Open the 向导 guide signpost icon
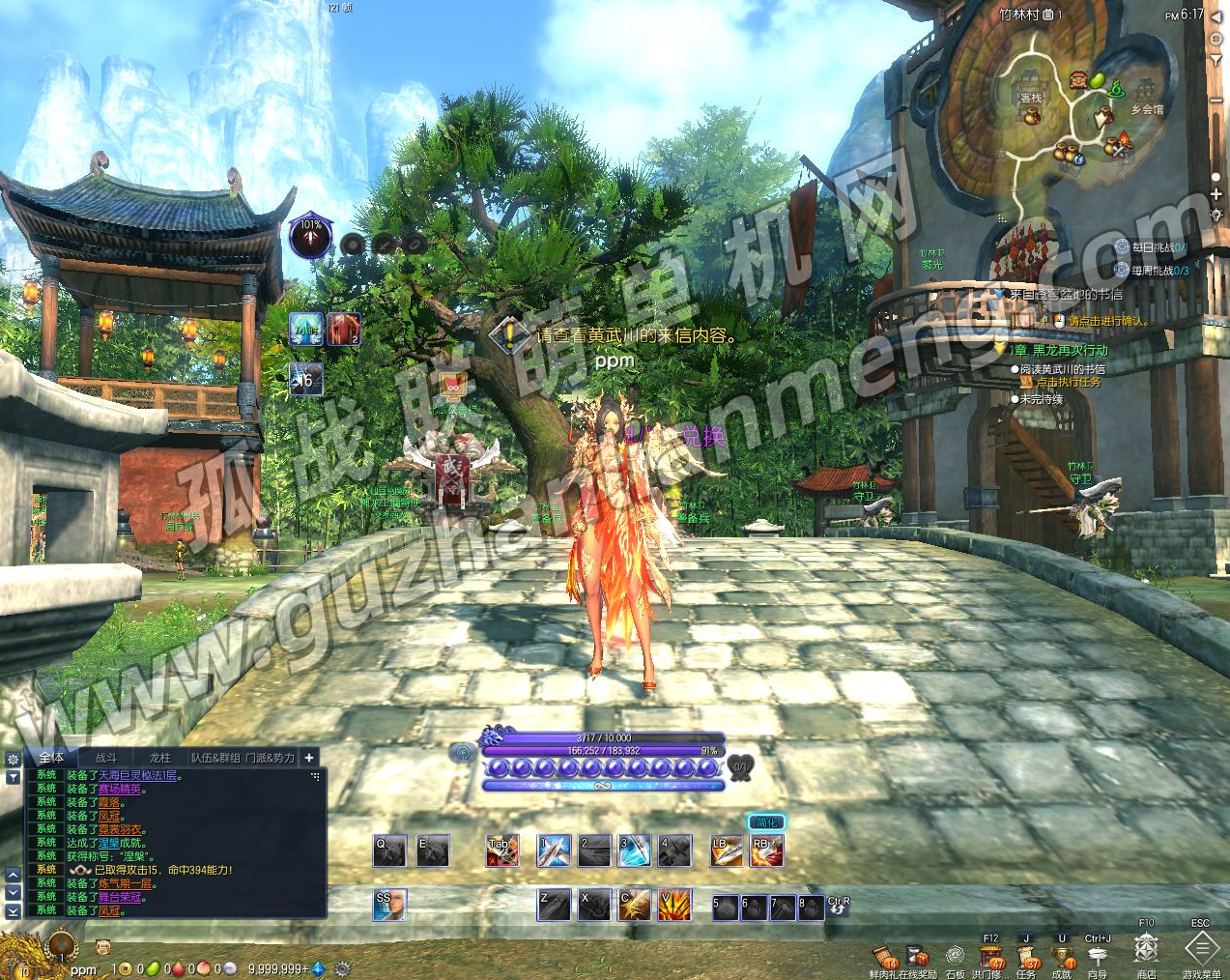The image size is (1230, 980). point(1097,957)
